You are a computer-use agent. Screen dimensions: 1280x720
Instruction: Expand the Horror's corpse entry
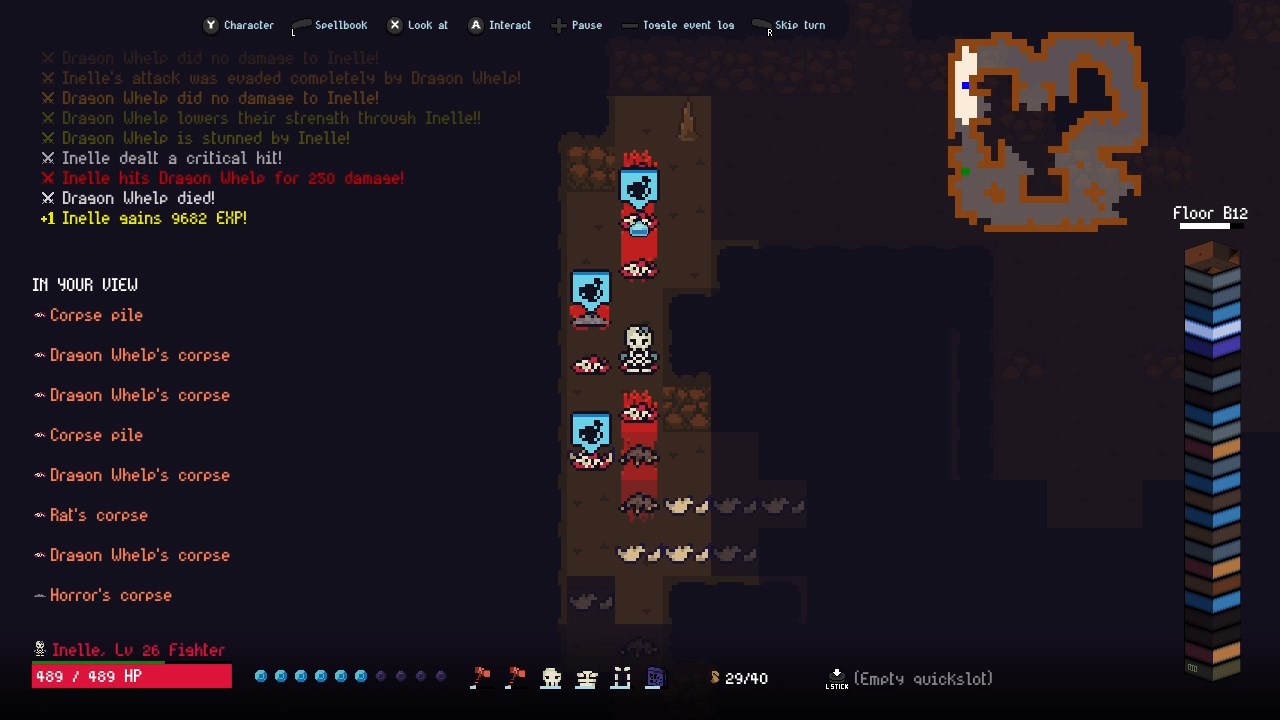tap(110, 595)
